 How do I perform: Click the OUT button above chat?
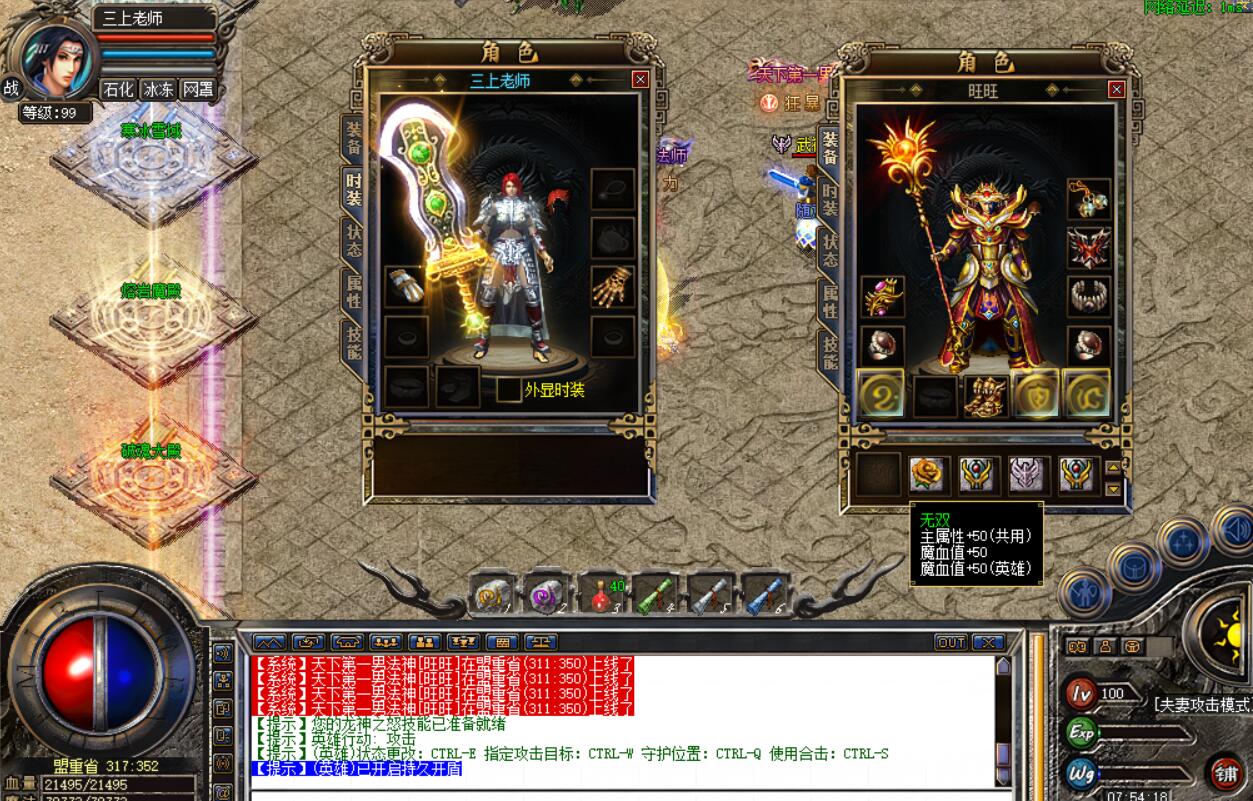[x=951, y=642]
